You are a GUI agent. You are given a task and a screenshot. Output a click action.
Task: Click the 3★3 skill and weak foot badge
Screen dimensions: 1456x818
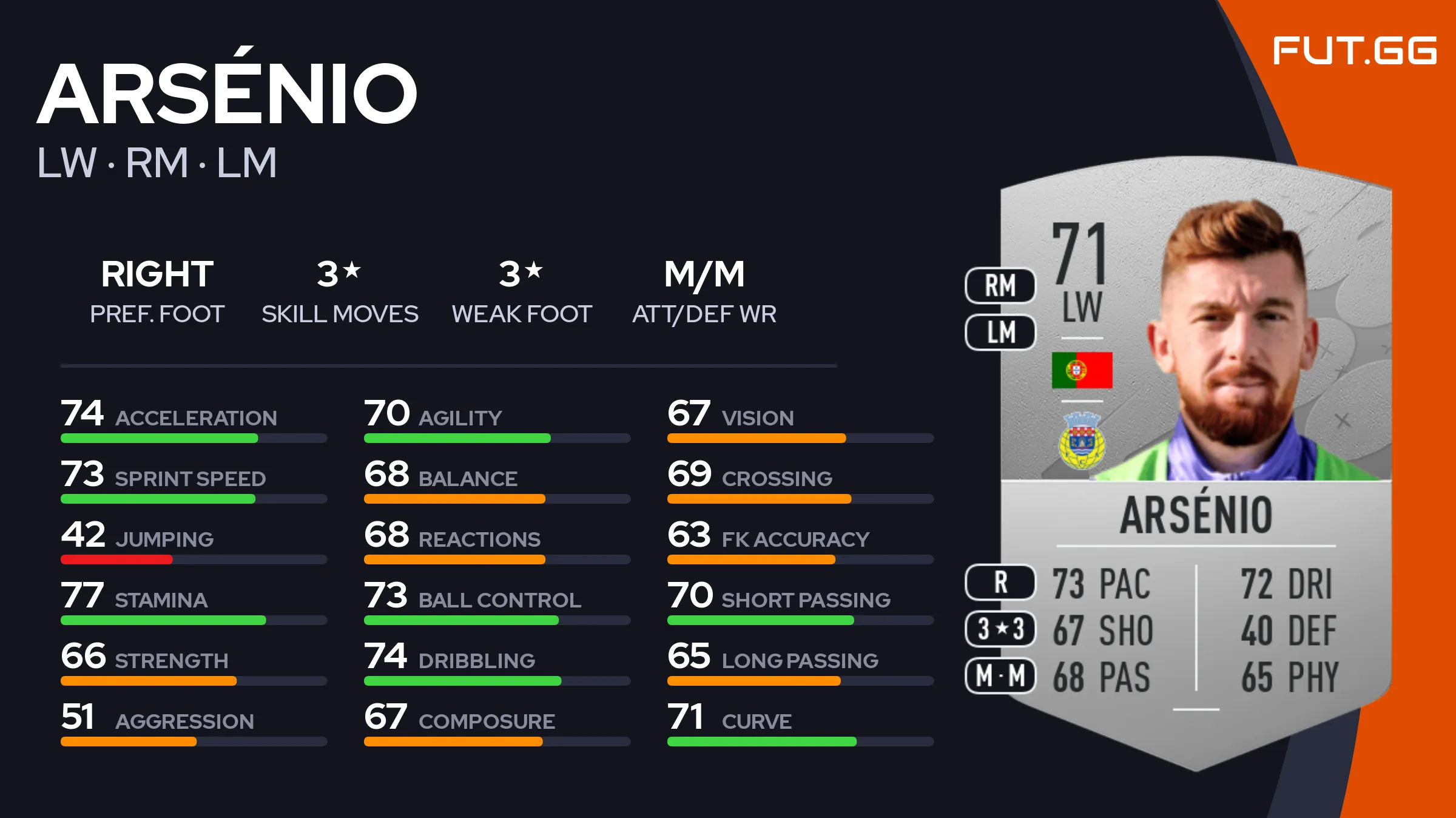pyautogui.click(x=1000, y=629)
